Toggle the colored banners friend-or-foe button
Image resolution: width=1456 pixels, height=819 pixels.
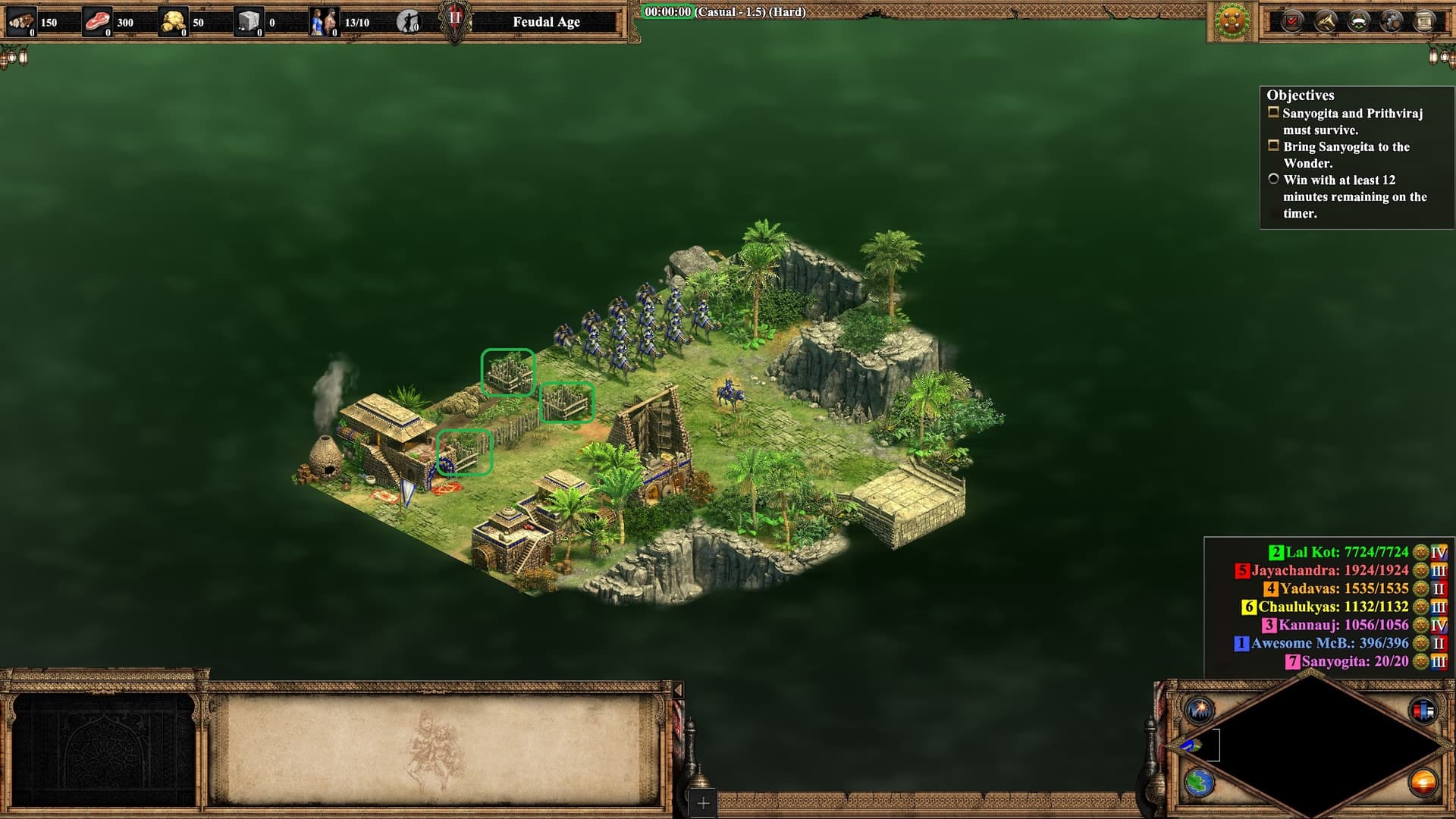1423,711
